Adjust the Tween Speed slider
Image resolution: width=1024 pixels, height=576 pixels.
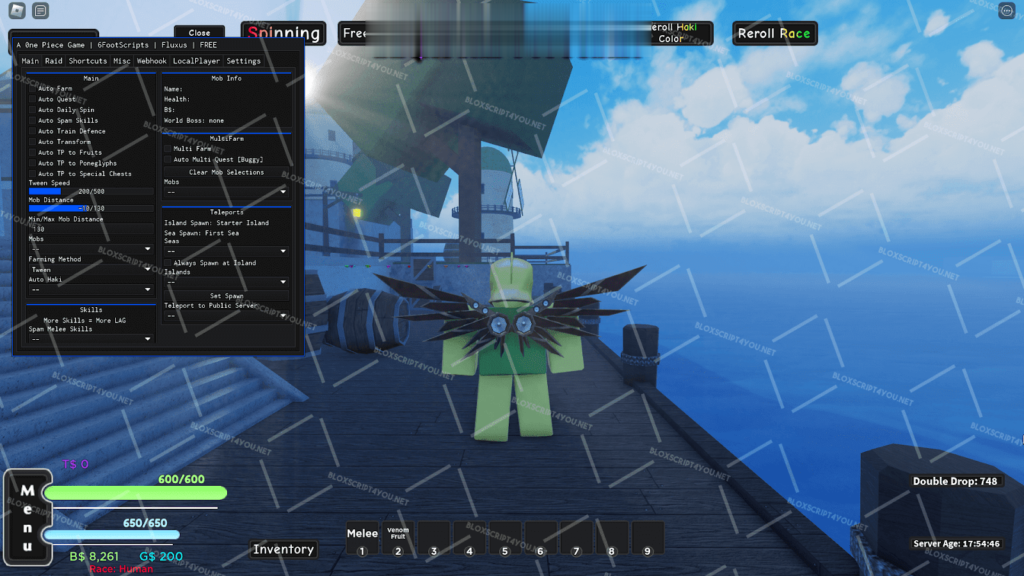point(91,191)
